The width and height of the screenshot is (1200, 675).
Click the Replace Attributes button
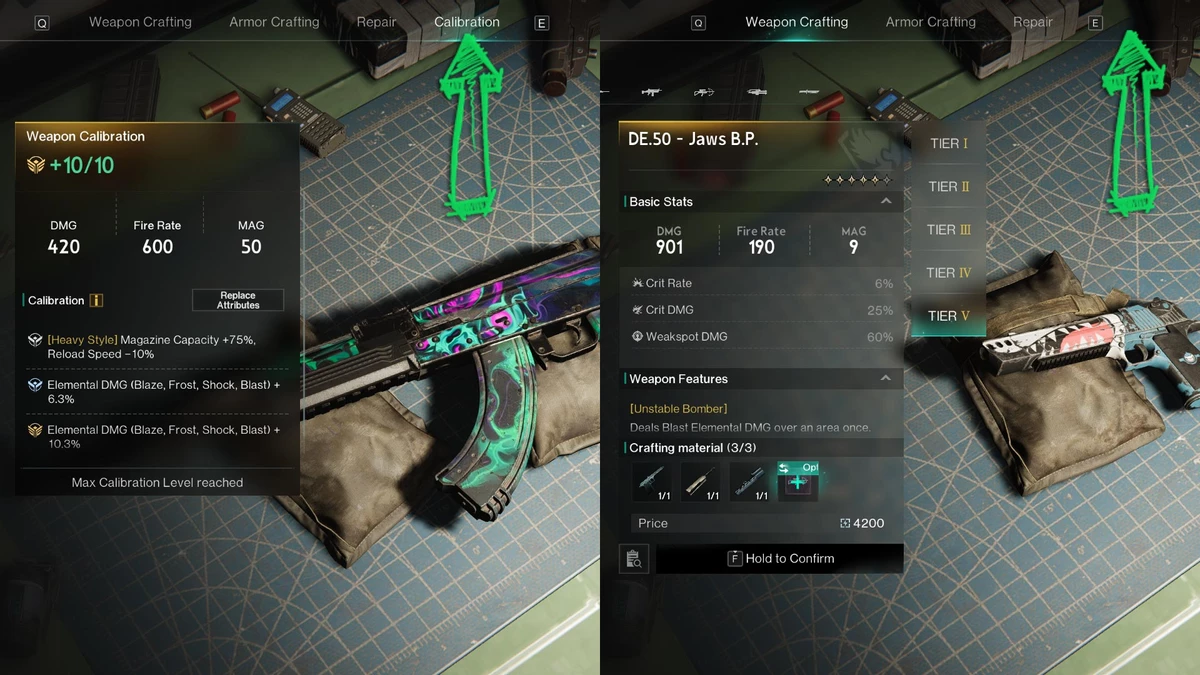tap(238, 300)
